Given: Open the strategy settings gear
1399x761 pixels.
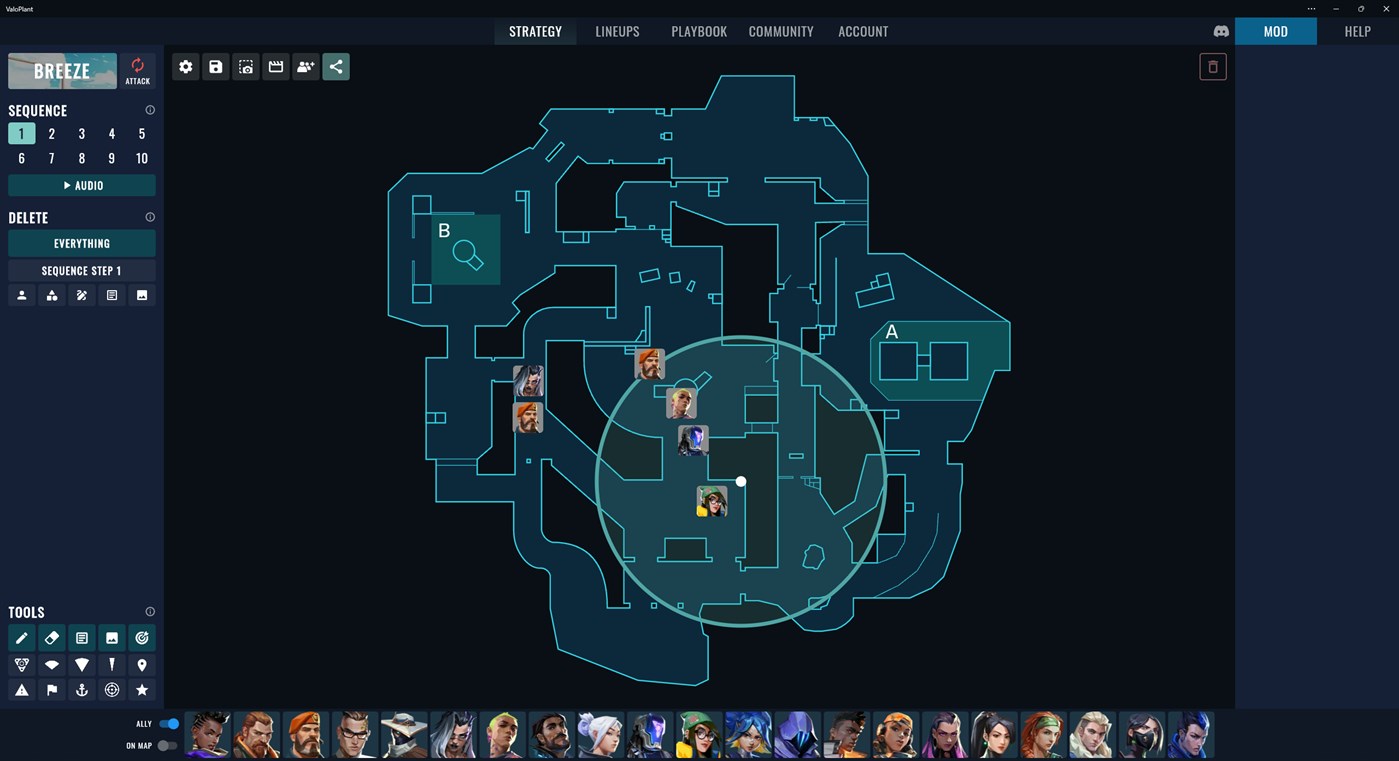Looking at the screenshot, I should (x=185, y=66).
